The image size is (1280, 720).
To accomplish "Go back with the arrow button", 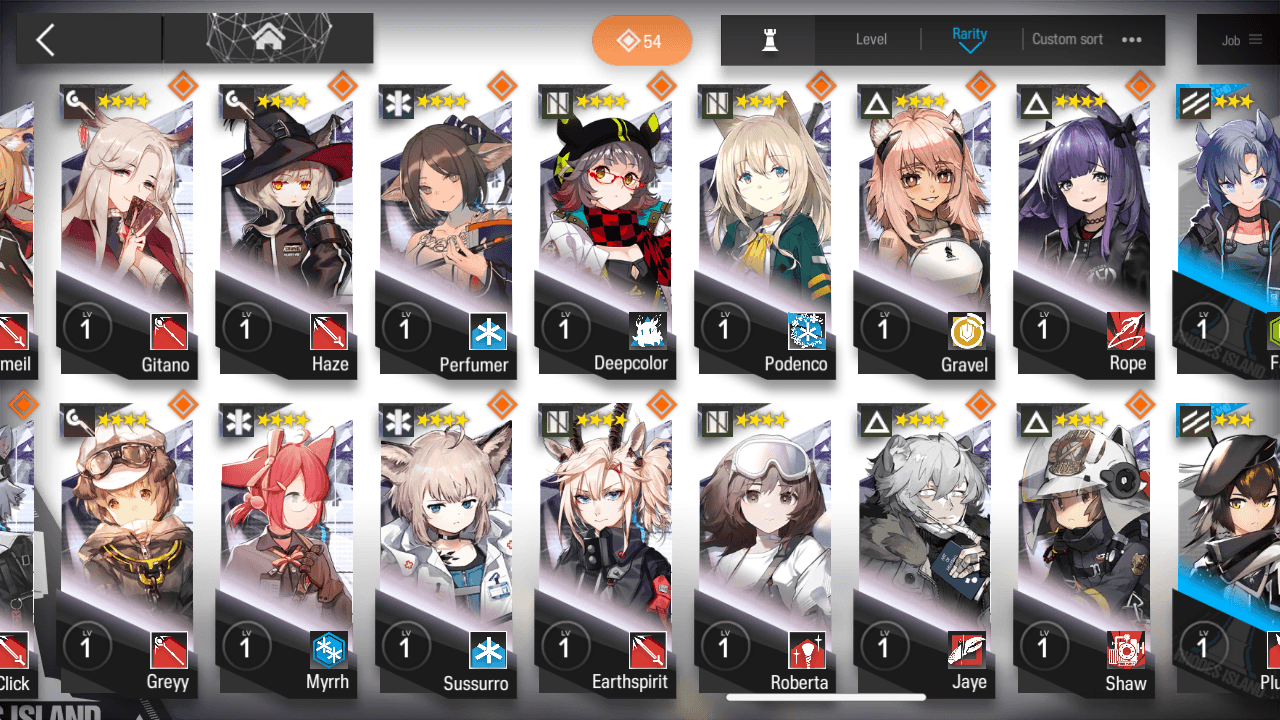I will 45,40.
